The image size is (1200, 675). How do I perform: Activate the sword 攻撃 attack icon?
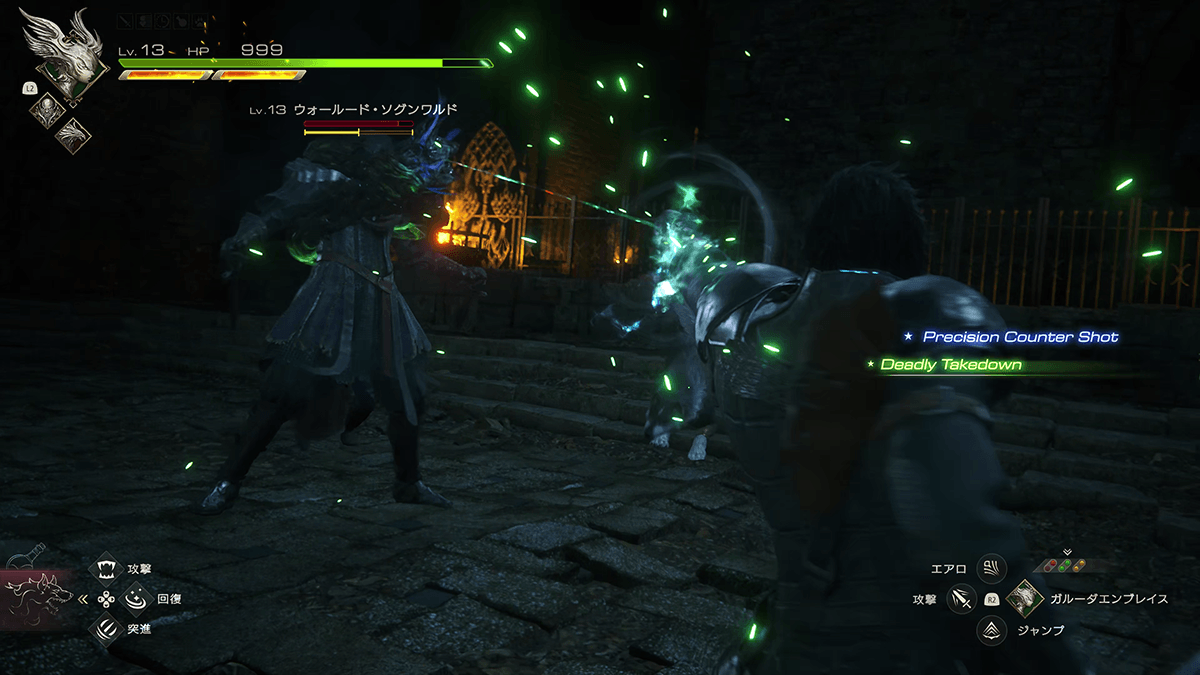tap(962, 598)
